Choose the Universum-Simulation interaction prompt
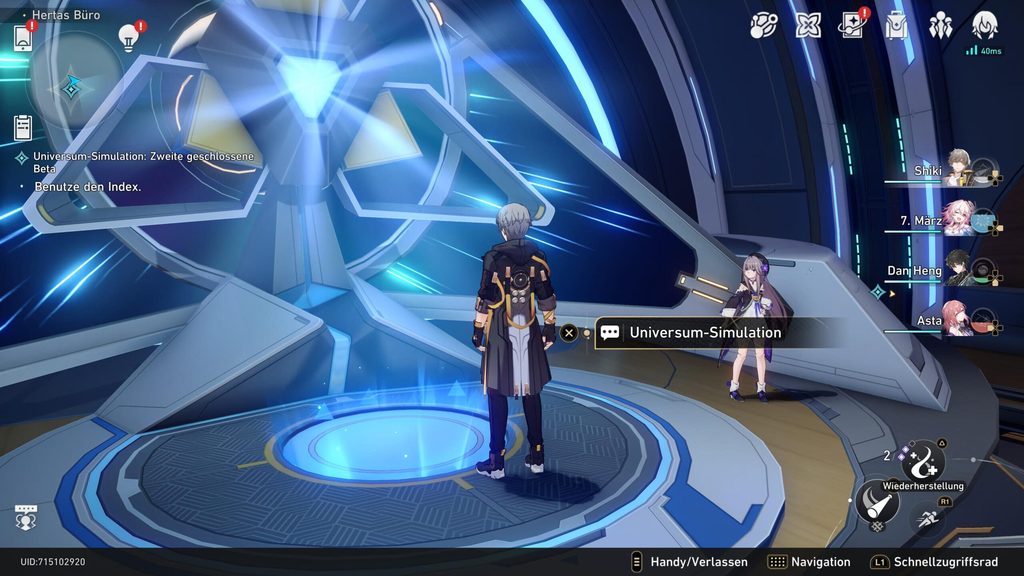The height and width of the screenshot is (576, 1024). pyautogui.click(x=704, y=333)
